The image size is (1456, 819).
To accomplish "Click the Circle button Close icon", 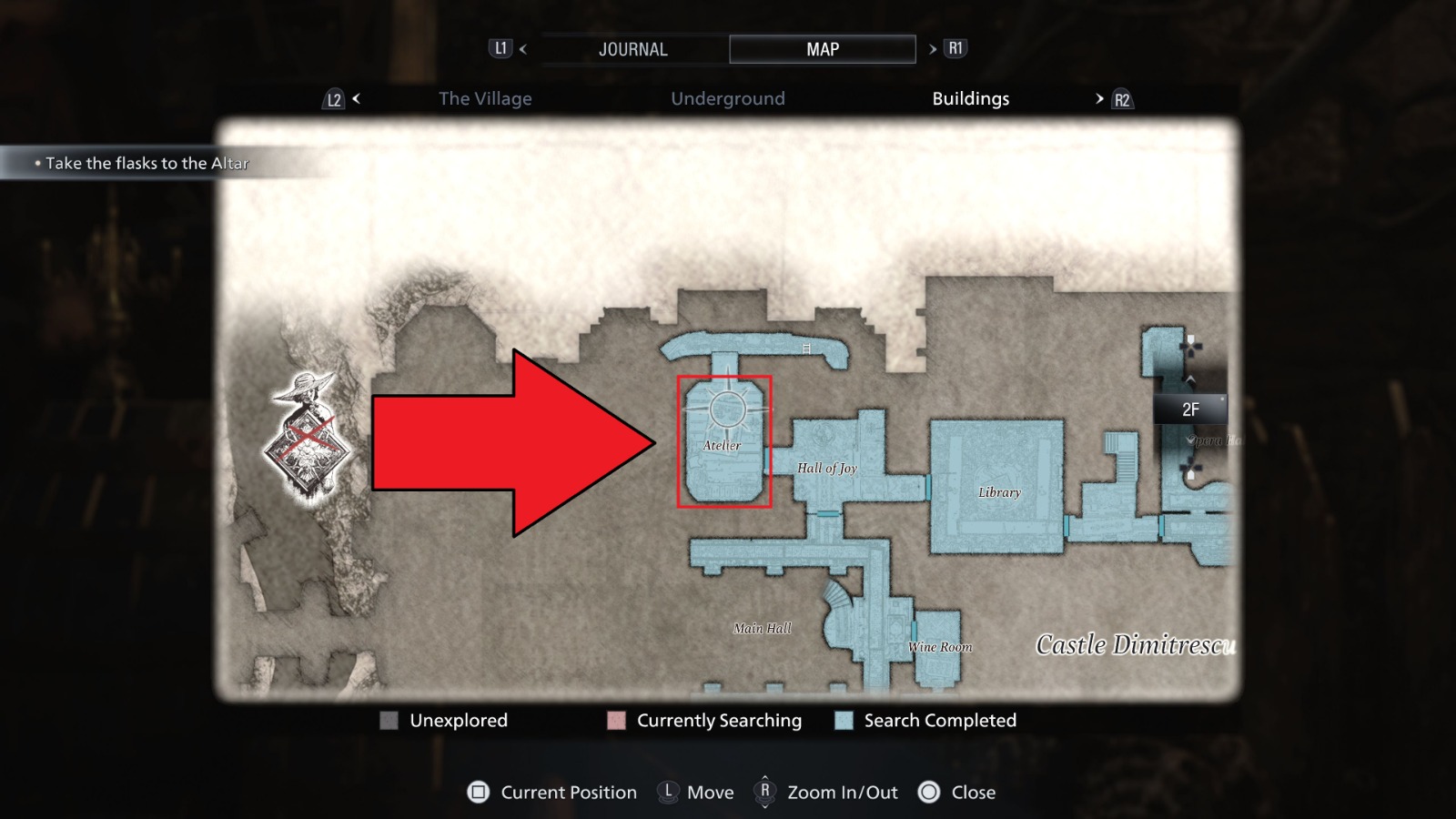I will (x=930, y=793).
